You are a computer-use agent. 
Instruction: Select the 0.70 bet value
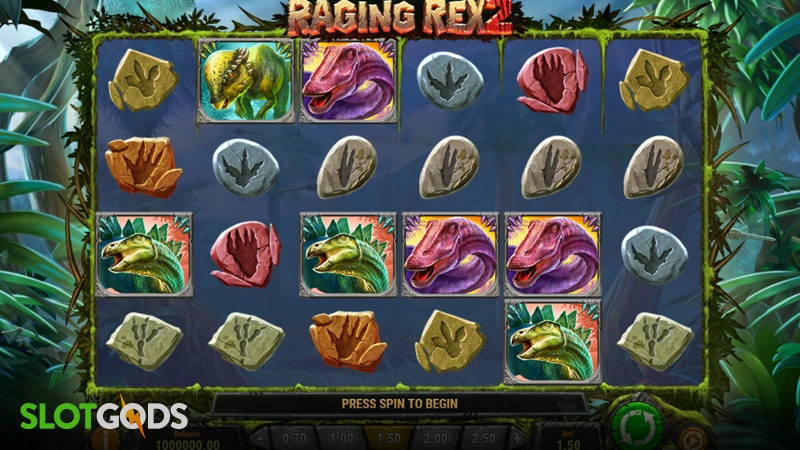[295, 439]
